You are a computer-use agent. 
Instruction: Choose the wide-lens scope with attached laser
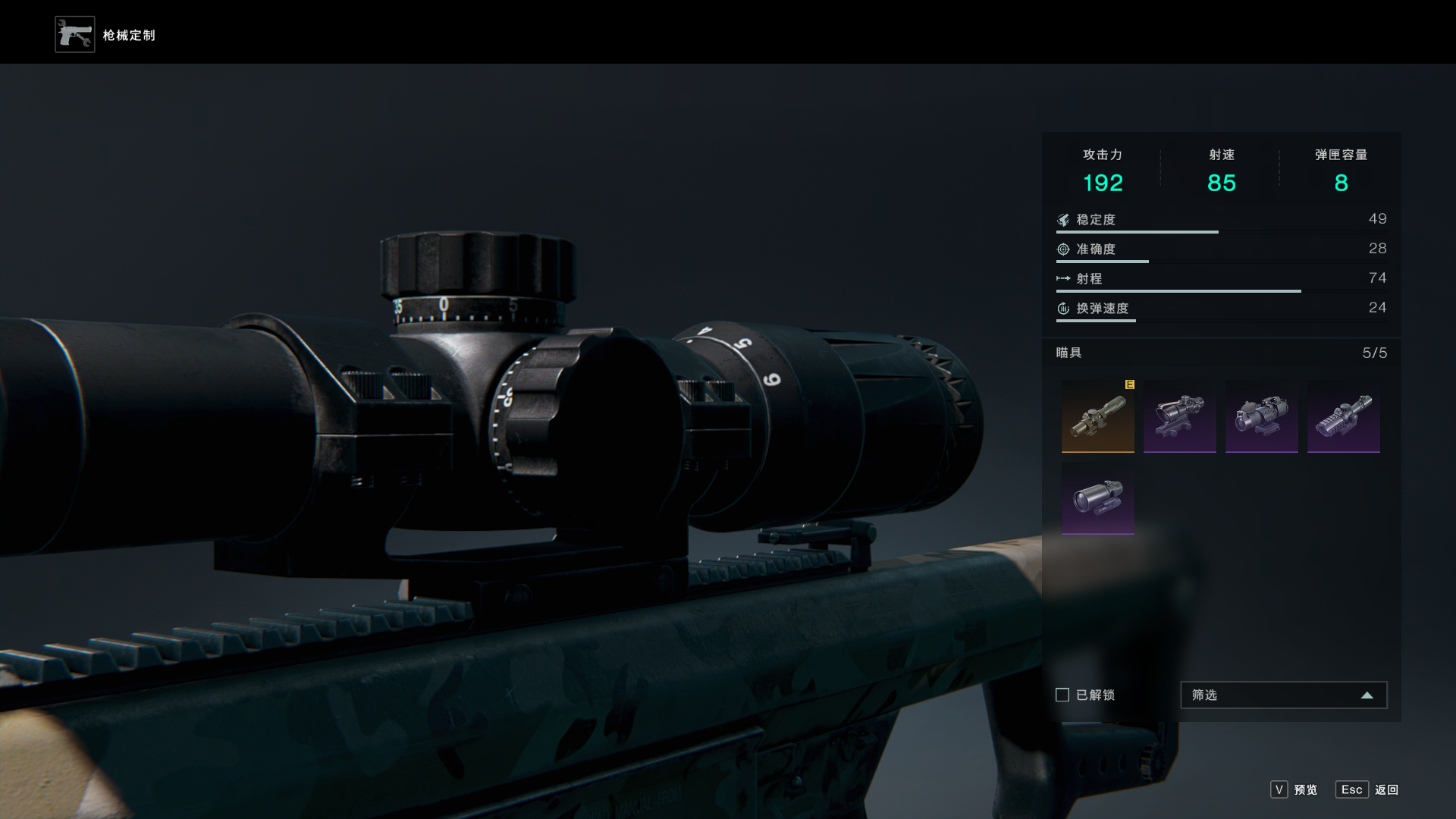(x=1097, y=498)
